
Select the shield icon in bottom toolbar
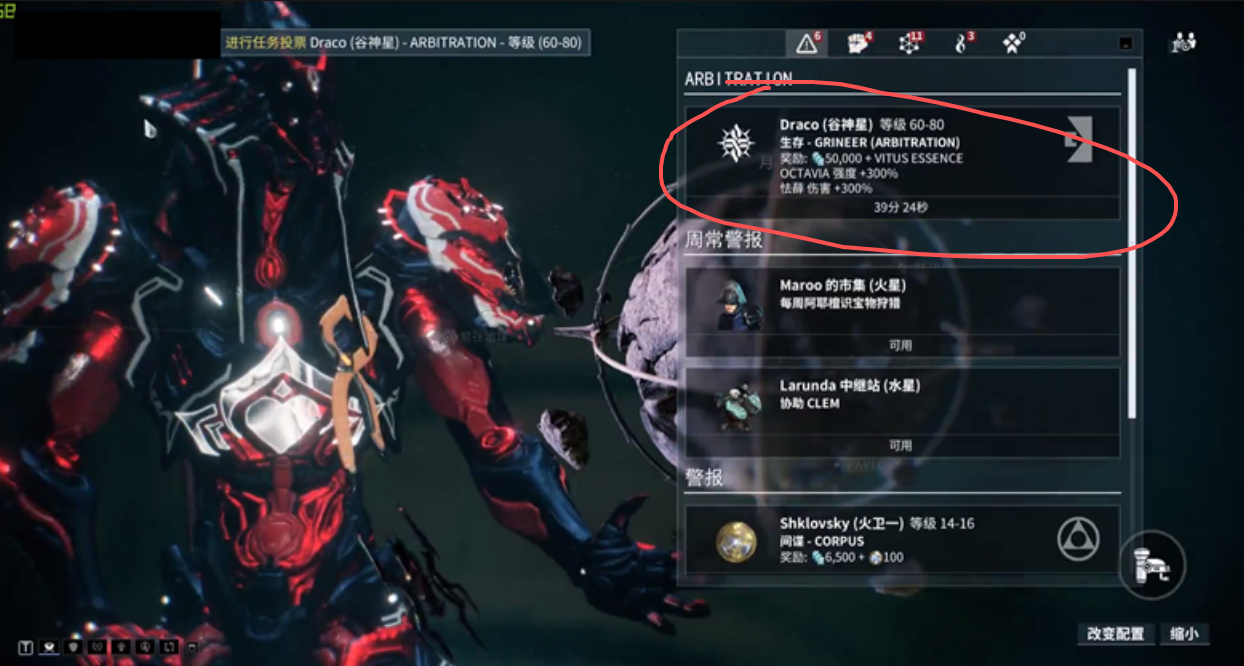(73, 646)
